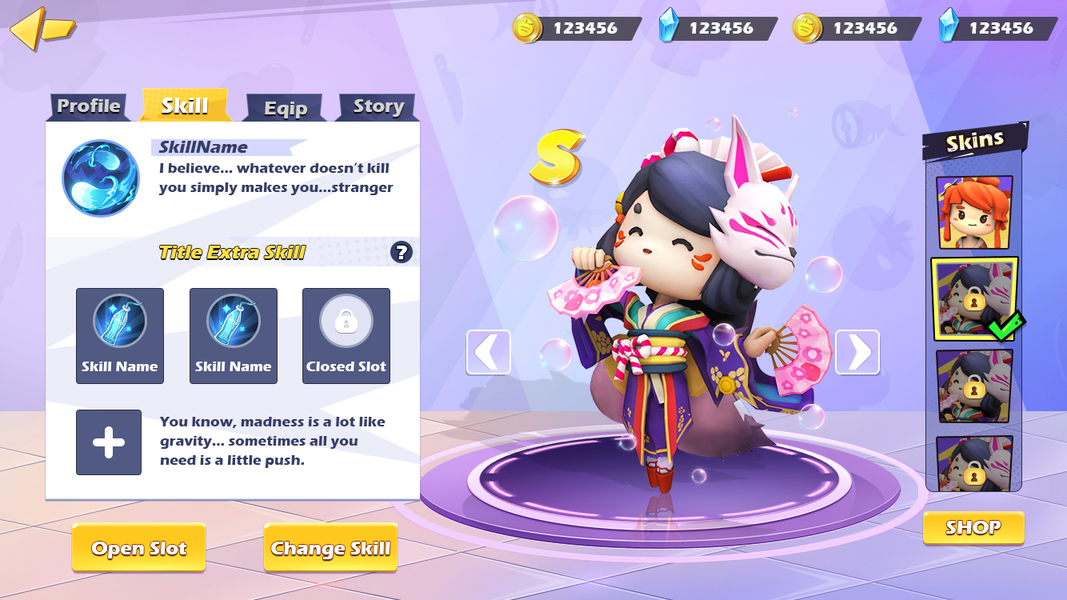Viewport: 1067px width, 600px height.
Task: Click the blue swirl SkillName icon
Action: point(100,178)
